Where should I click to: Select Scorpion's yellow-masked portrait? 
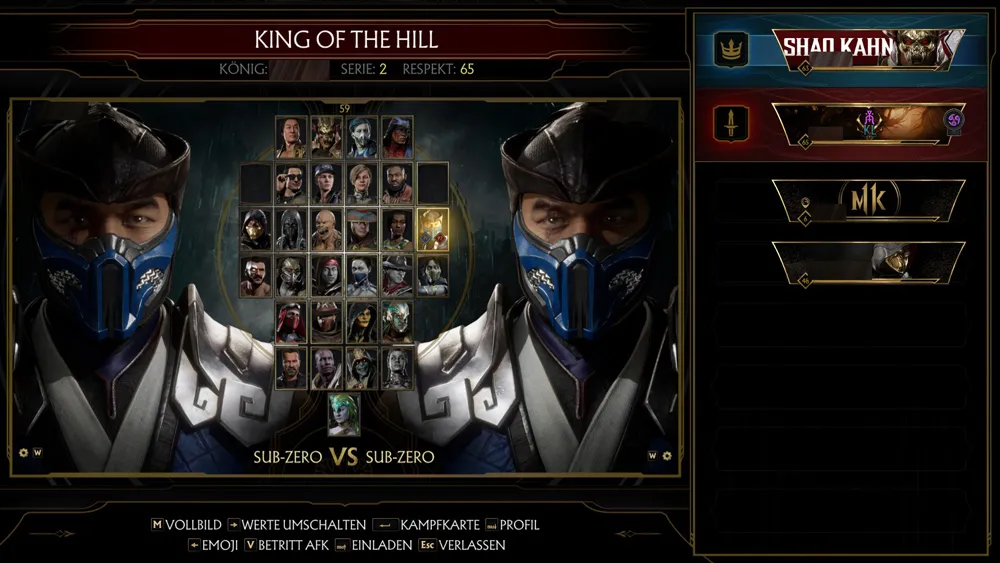tap(256, 229)
